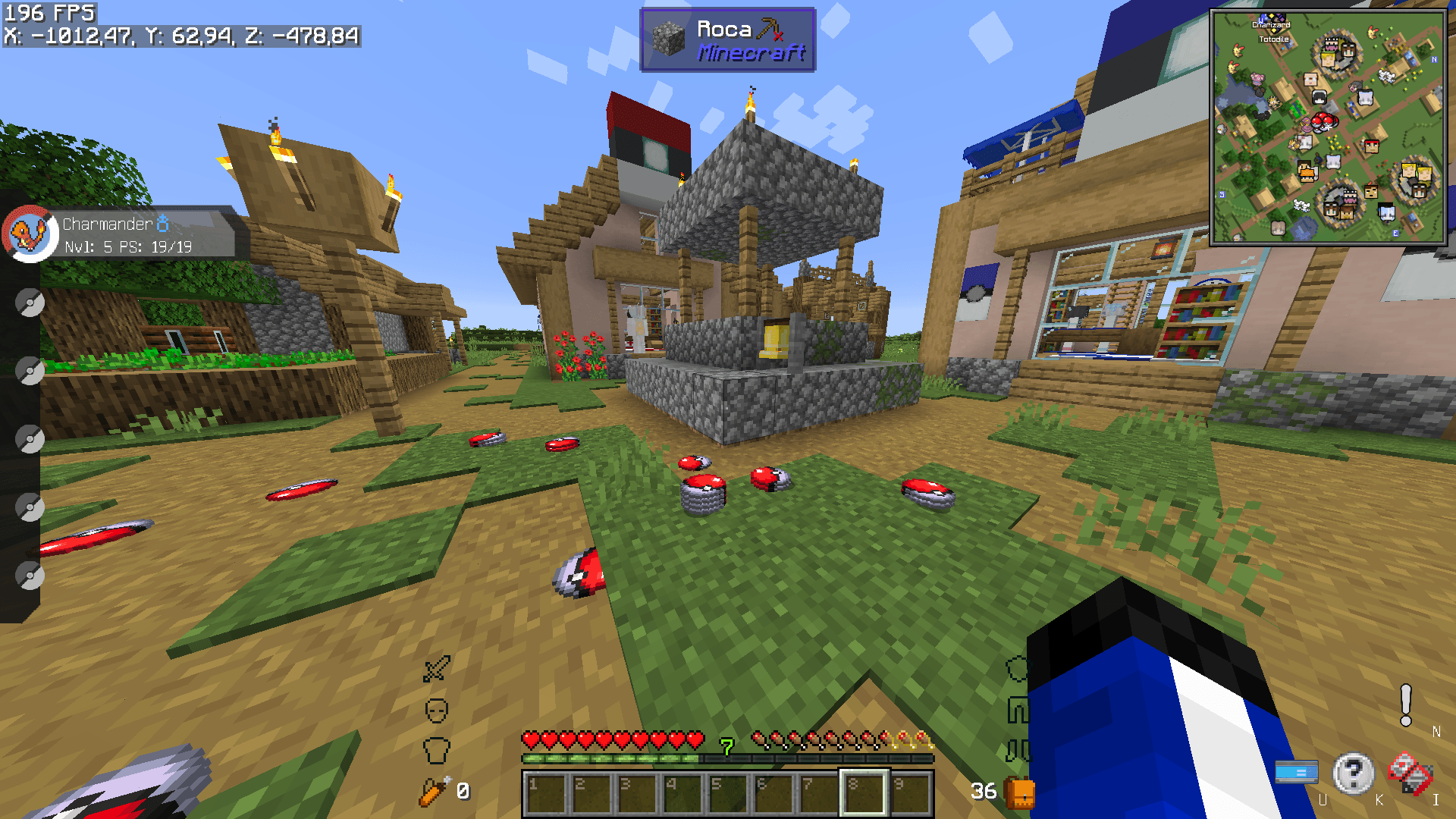1456x819 pixels.
Task: Select the first empty Pokéball party slot
Action: pos(29,302)
